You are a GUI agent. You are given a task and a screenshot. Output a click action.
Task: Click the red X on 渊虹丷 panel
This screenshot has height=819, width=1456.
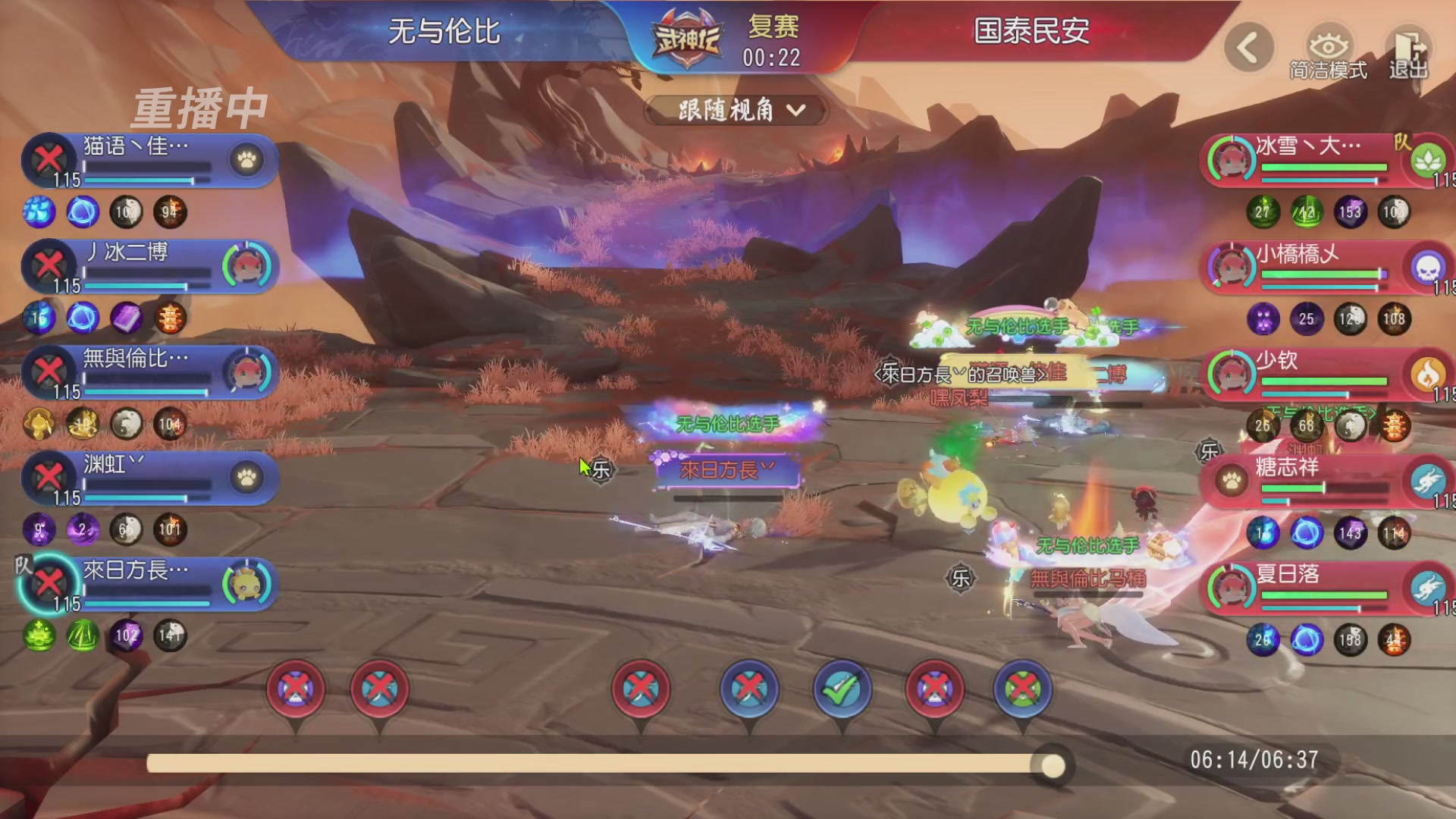pos(48,478)
